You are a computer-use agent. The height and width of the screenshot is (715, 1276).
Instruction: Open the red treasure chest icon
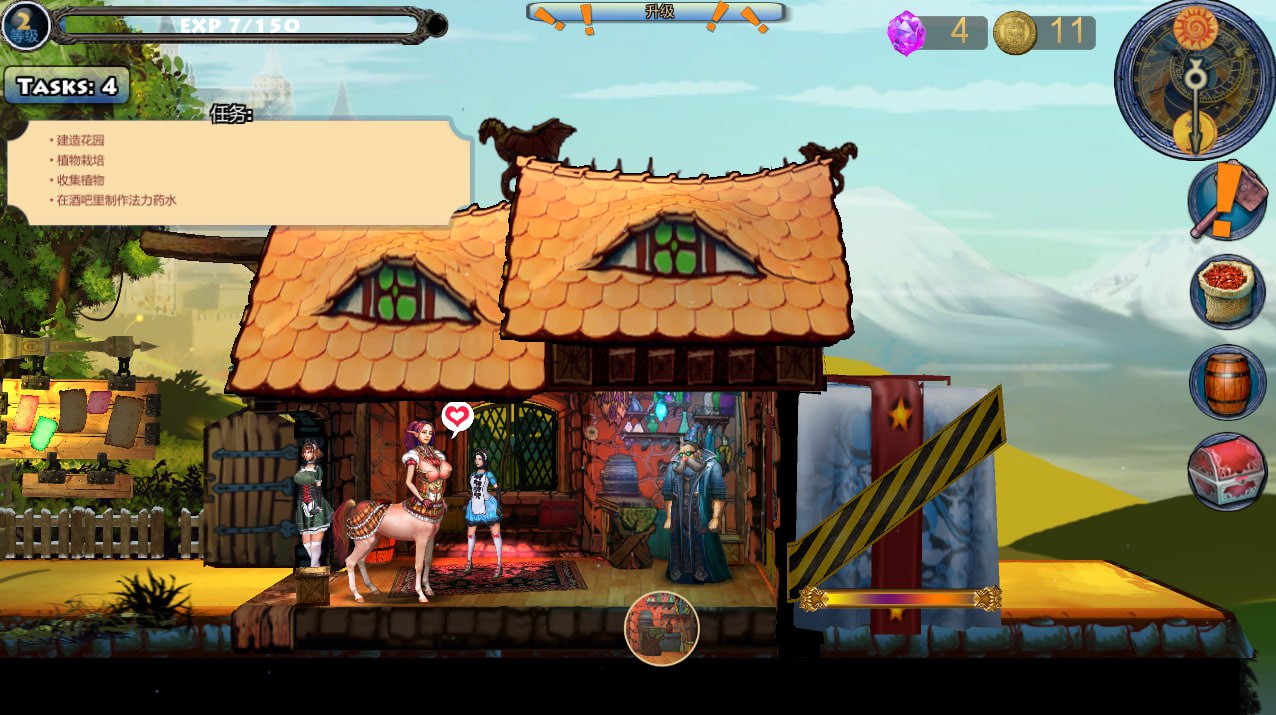(1227, 471)
